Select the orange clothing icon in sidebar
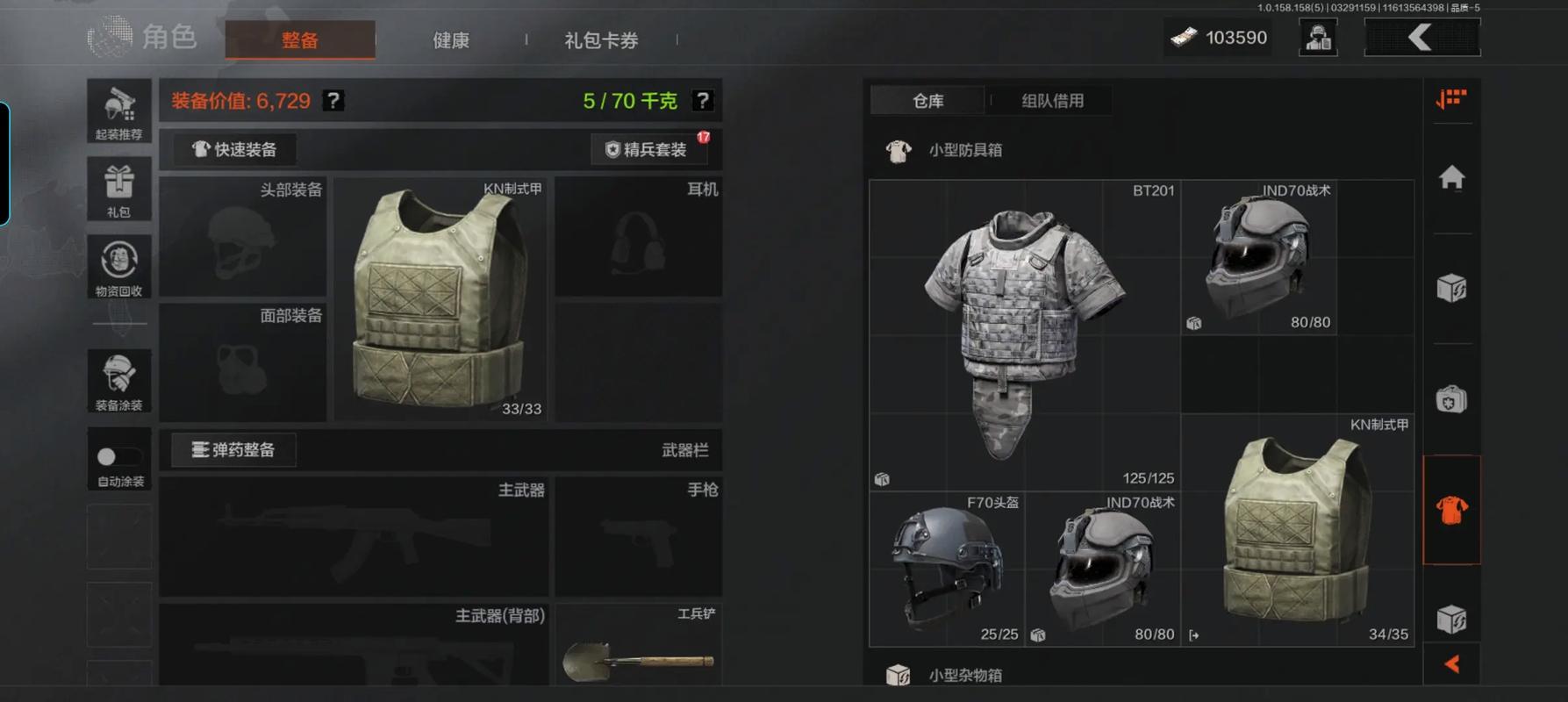 pyautogui.click(x=1454, y=510)
